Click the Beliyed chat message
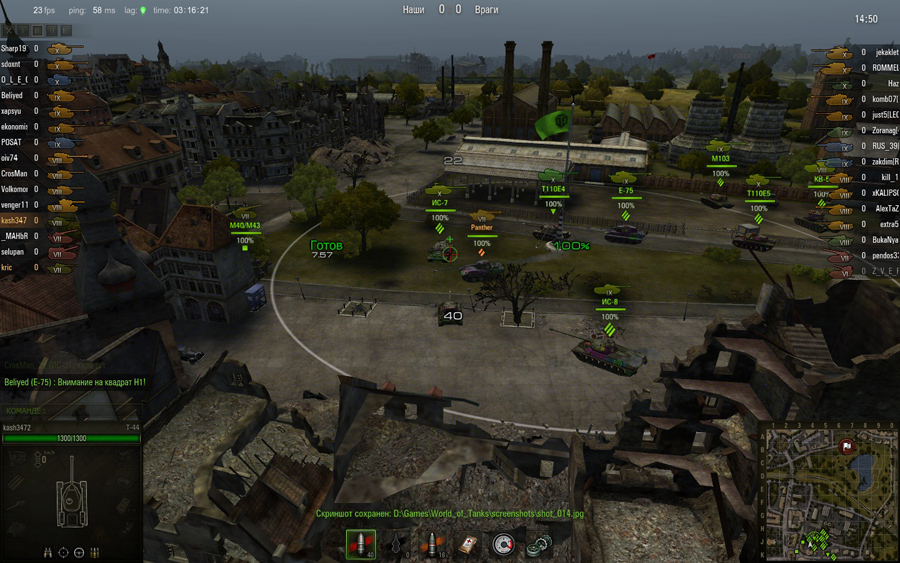 (x=75, y=383)
